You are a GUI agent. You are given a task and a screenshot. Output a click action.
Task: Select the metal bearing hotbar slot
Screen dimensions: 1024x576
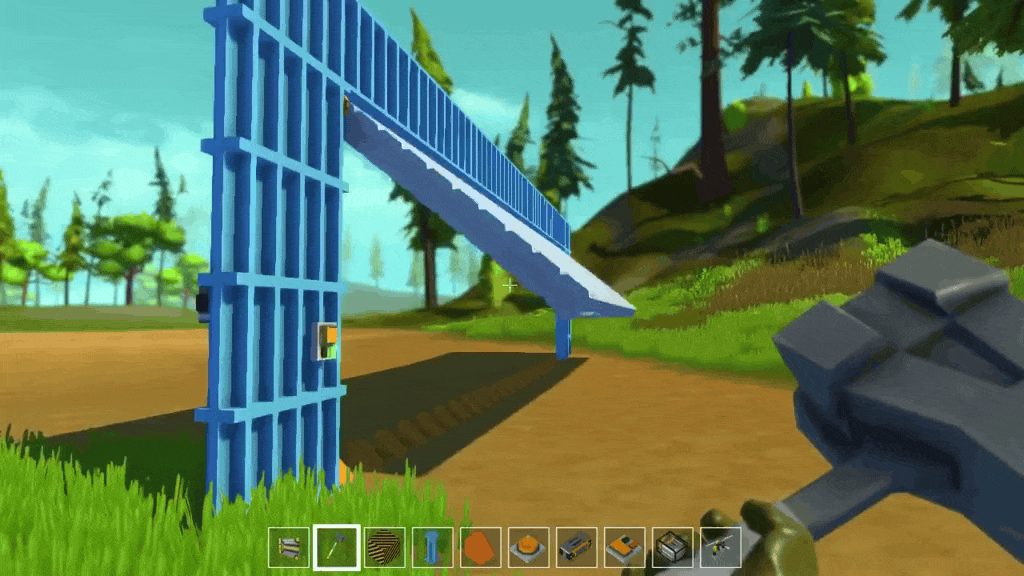(x=288, y=547)
